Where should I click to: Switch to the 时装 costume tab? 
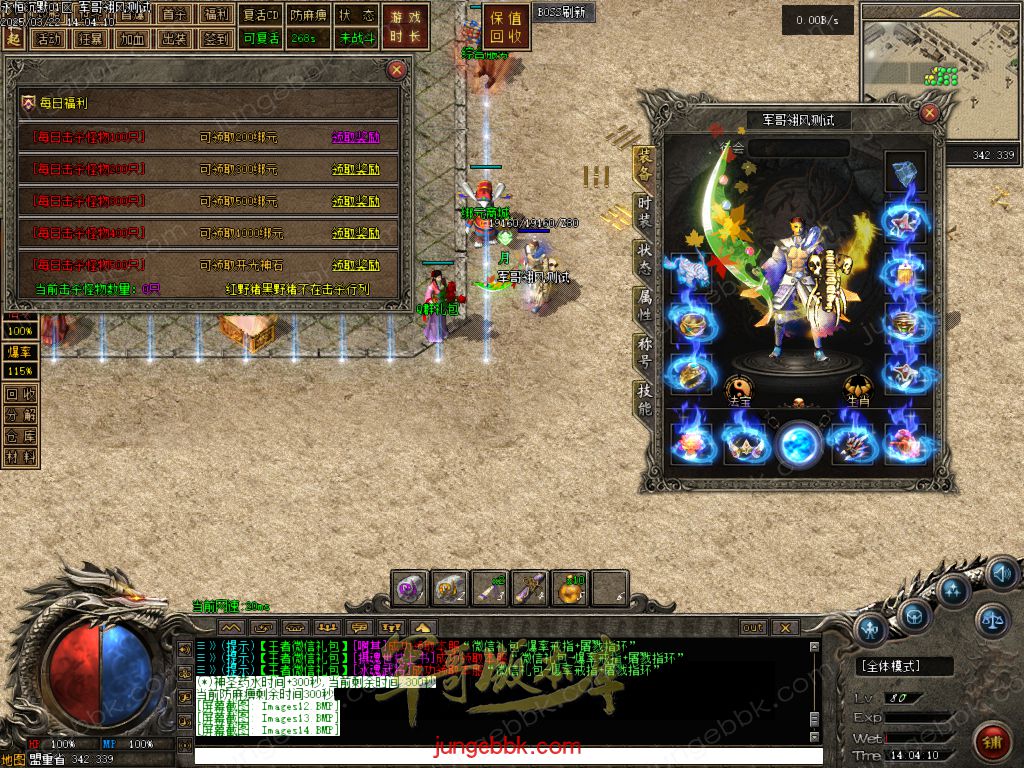pos(645,211)
